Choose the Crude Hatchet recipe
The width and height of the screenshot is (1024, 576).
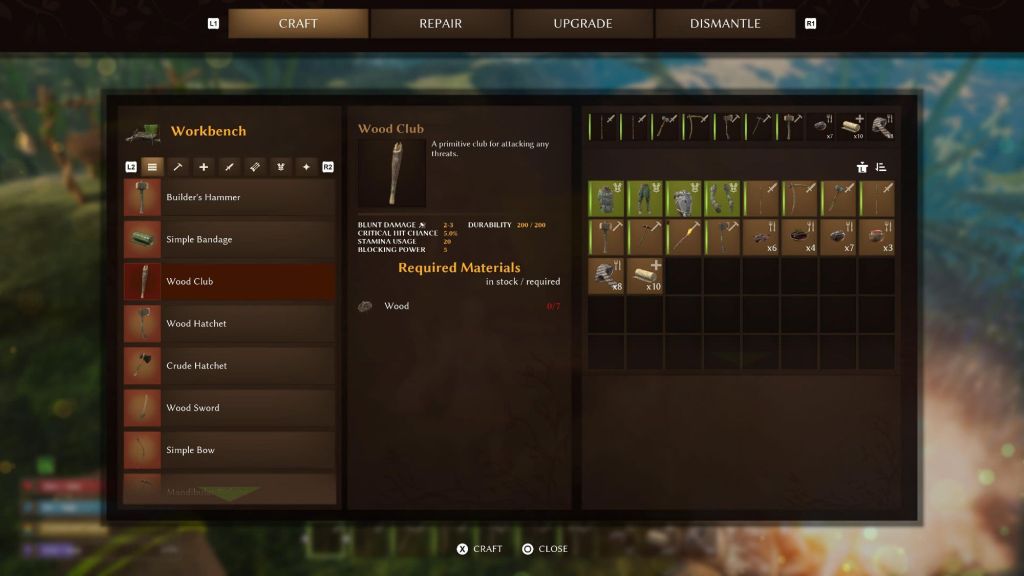coord(229,365)
